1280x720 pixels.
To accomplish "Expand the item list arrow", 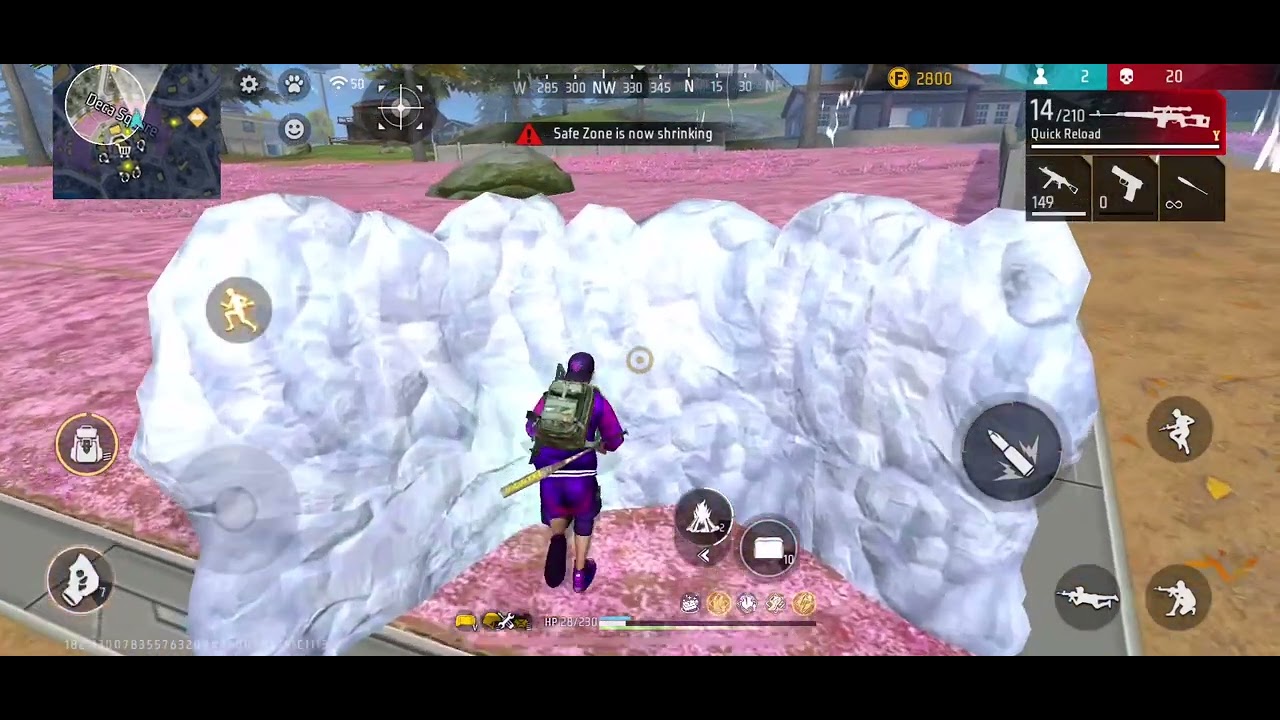I will (x=704, y=556).
